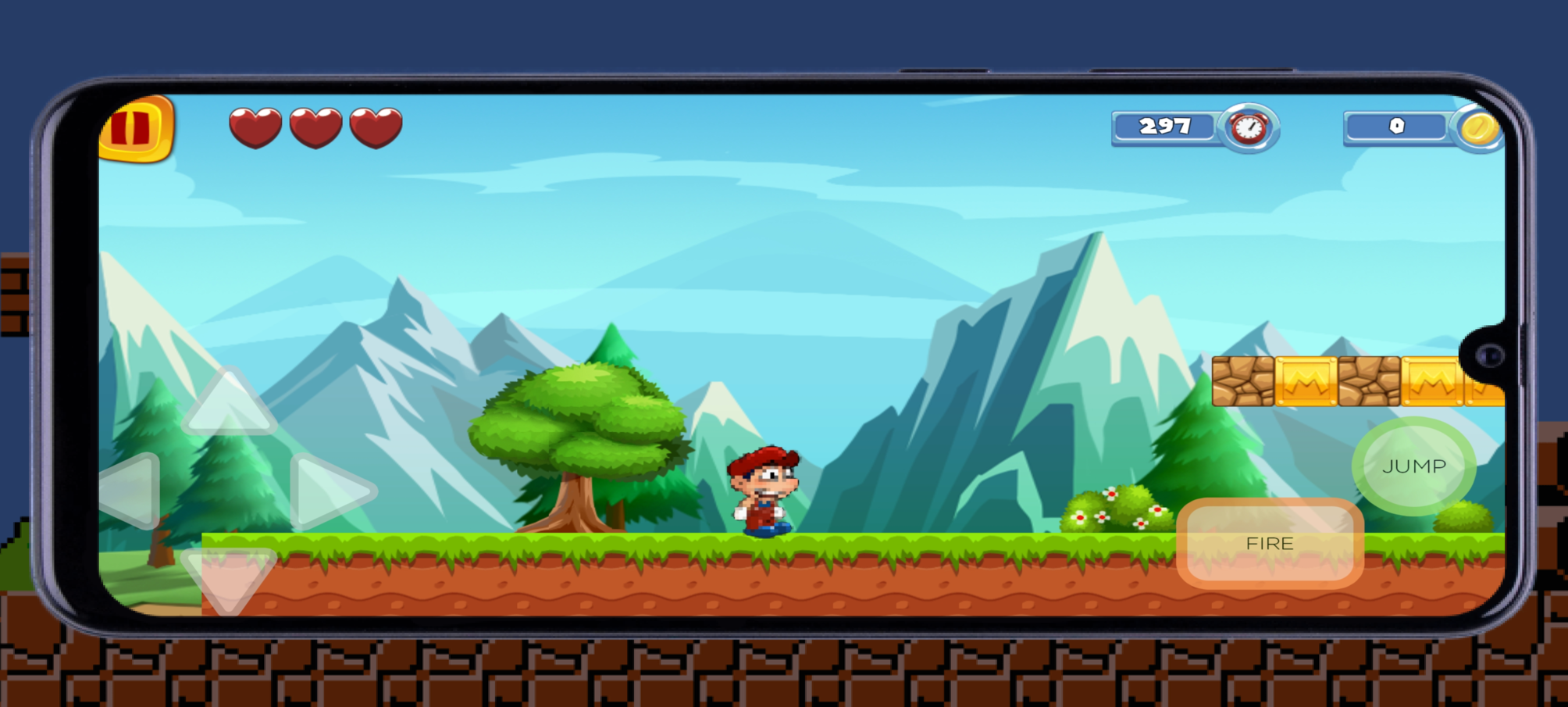Tap the timer showing 297

pos(1165,127)
